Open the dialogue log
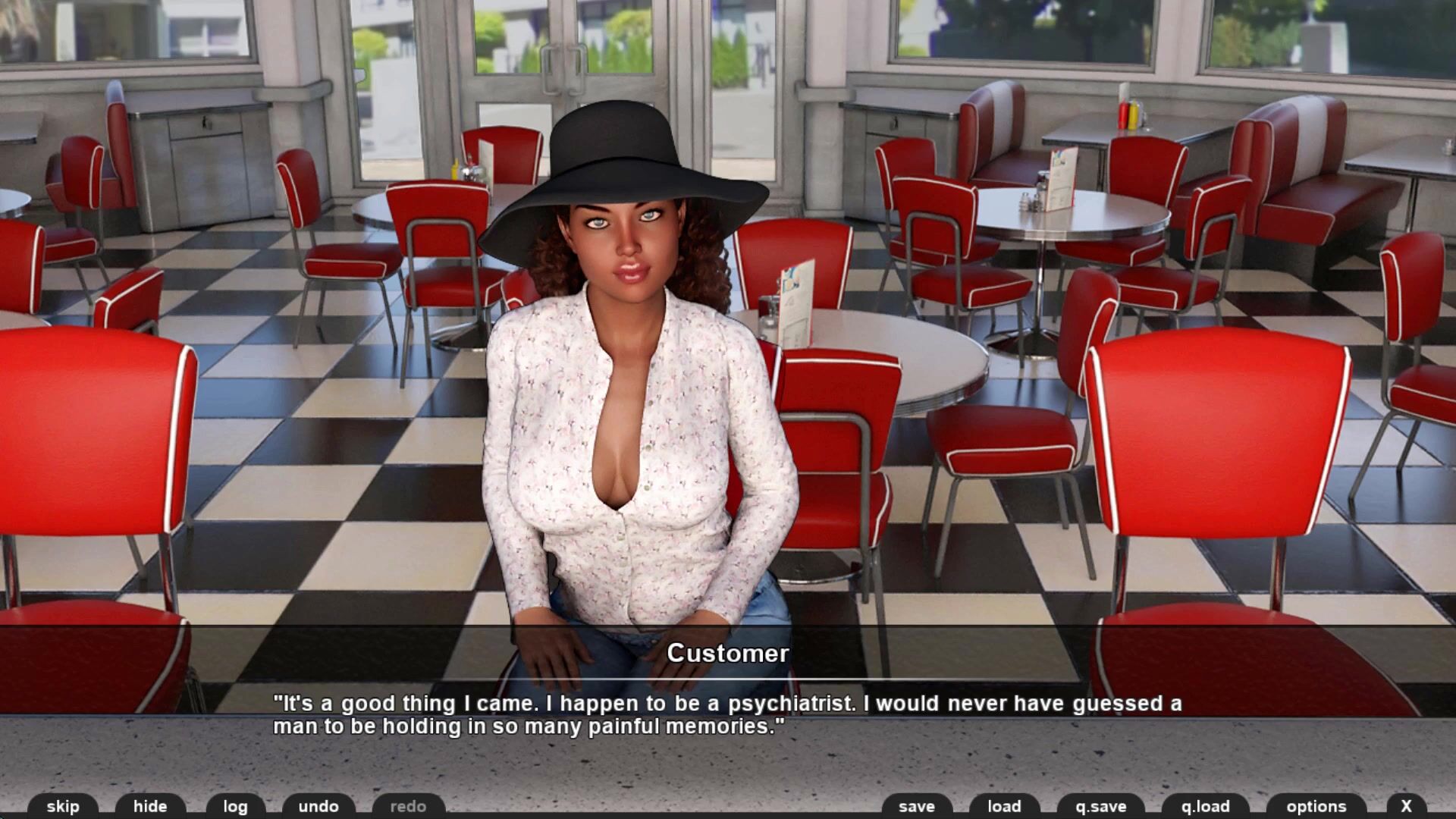 point(235,806)
